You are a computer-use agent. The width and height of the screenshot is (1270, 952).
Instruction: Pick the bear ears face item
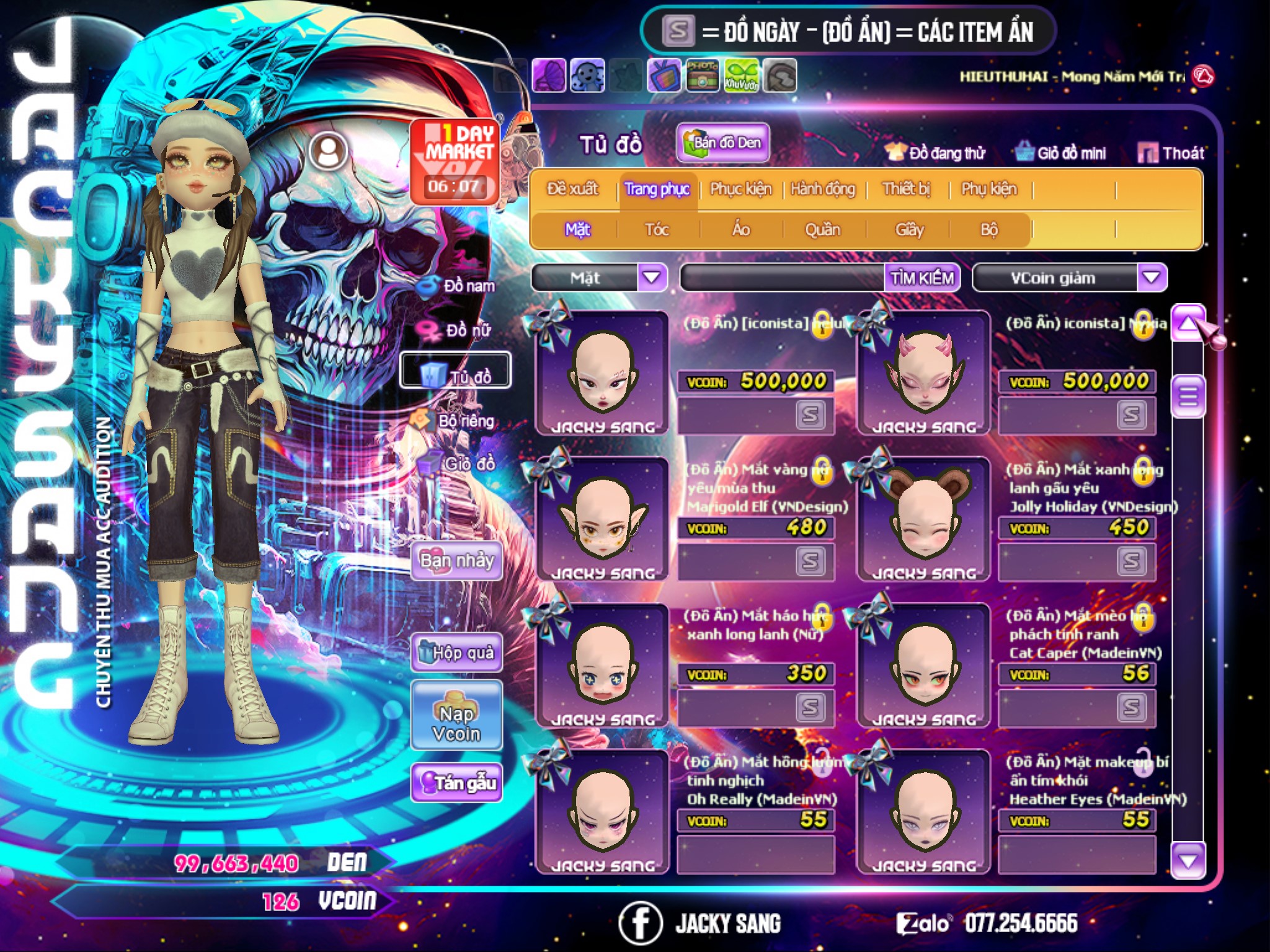pyautogui.click(x=923, y=519)
